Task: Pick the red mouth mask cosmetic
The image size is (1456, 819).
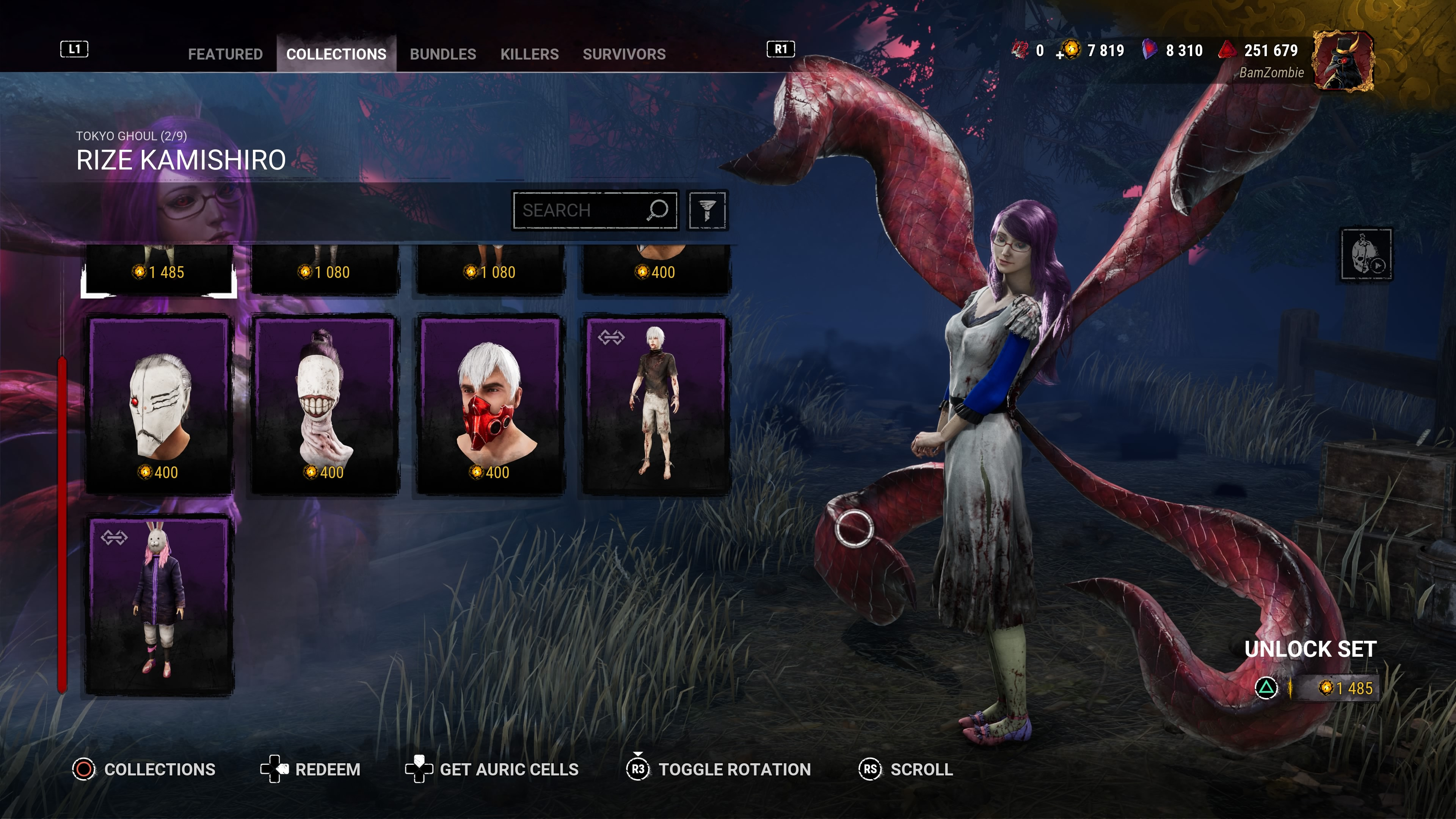Action: 490,403
